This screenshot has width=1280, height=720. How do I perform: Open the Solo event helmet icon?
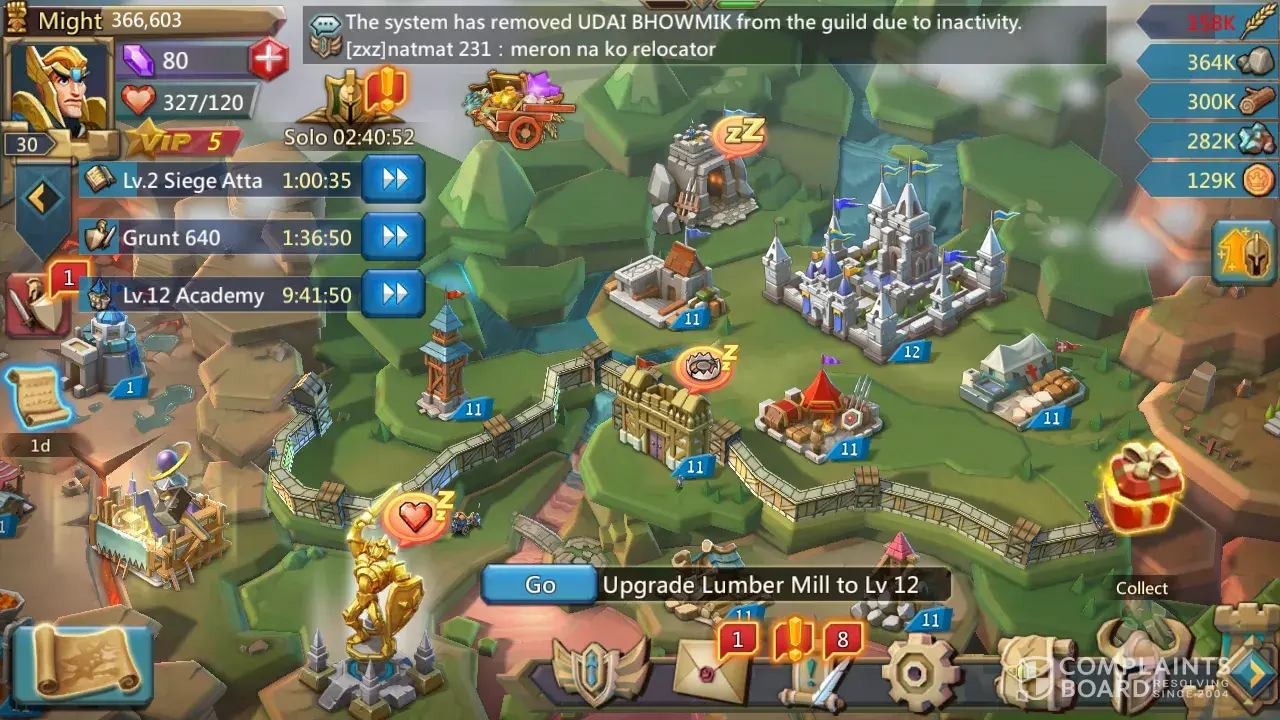click(352, 100)
